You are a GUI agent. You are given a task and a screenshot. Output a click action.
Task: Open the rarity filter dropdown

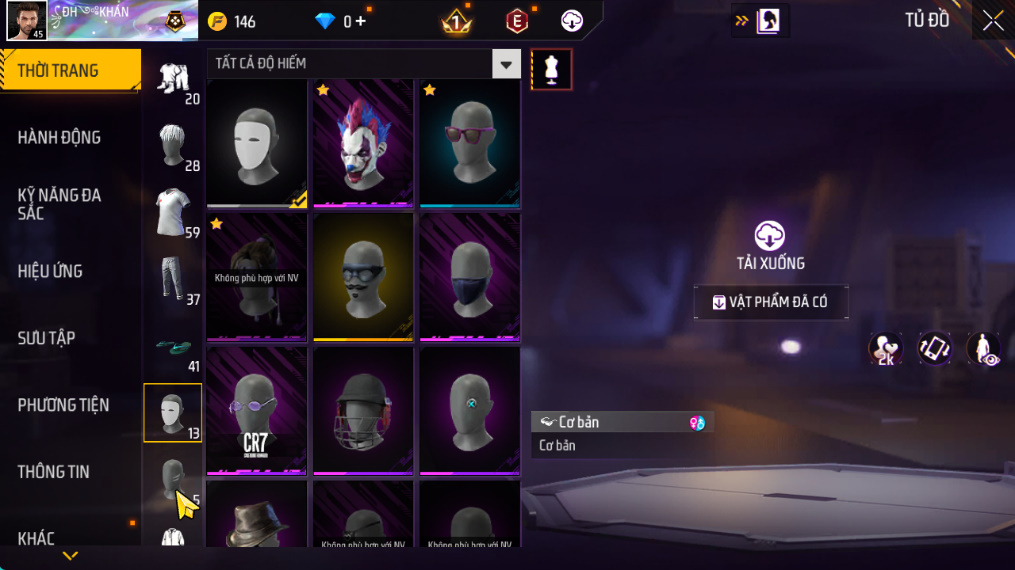pyautogui.click(x=506, y=64)
